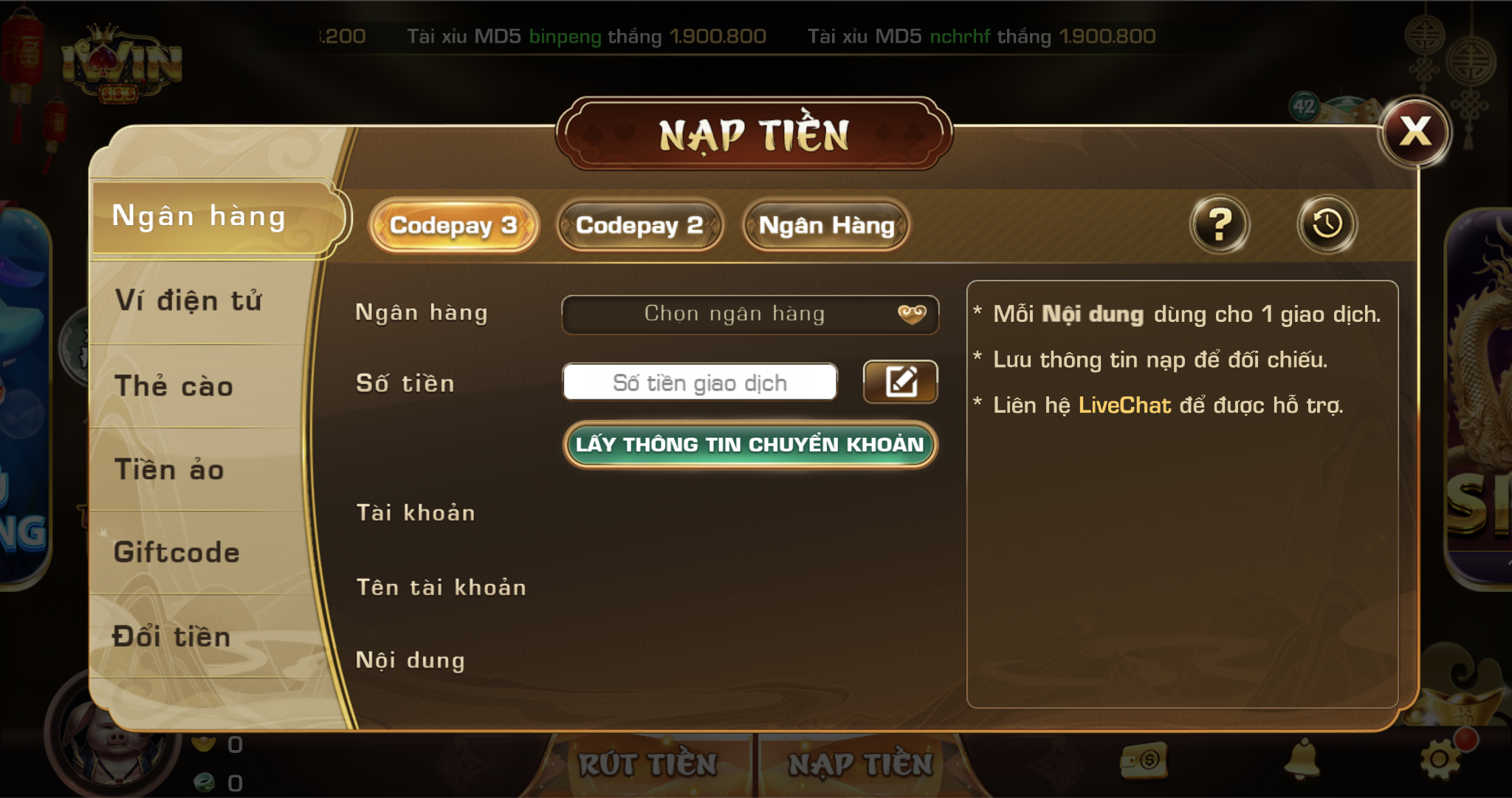
Task: Select the Ngân Hàng payment button
Action: [826, 225]
